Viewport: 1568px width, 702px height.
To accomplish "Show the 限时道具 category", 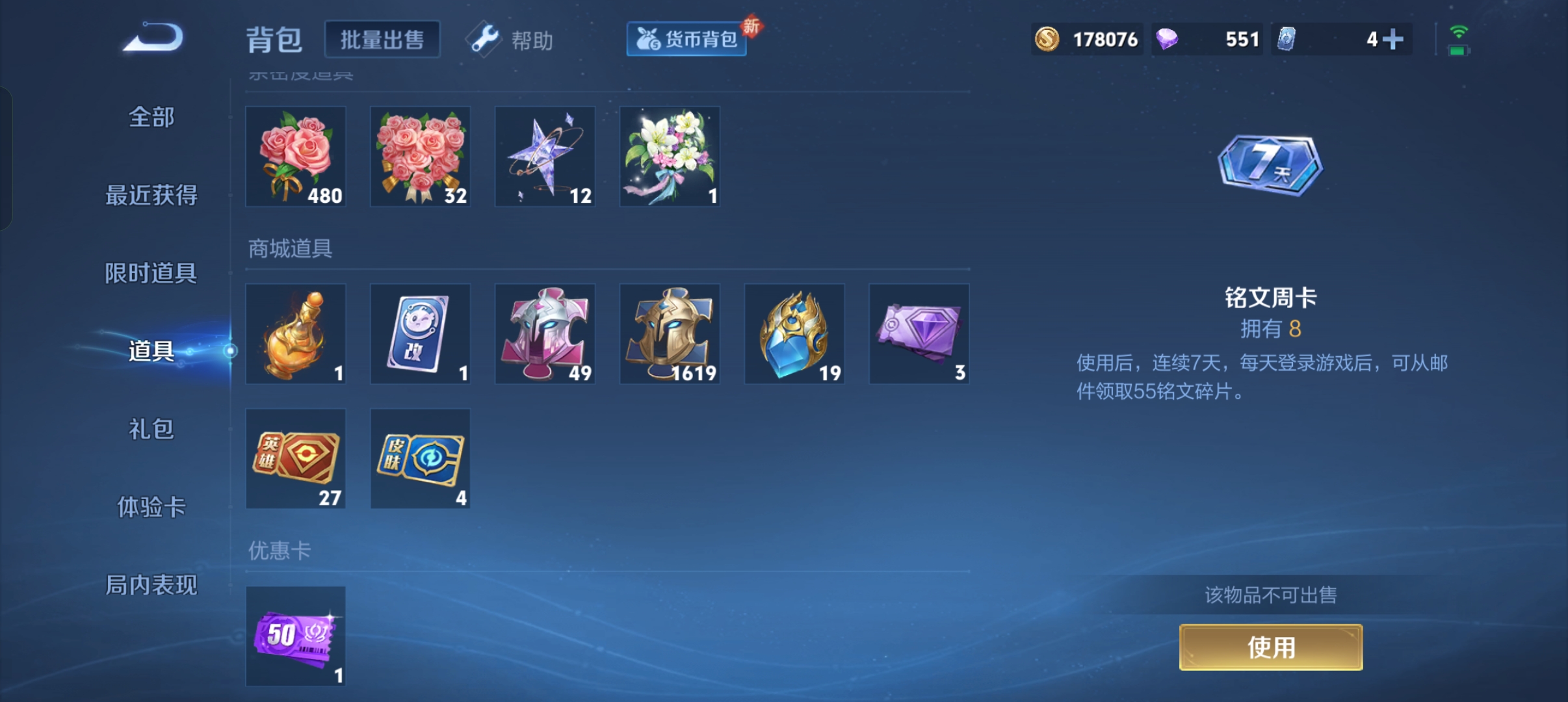I will [x=151, y=273].
